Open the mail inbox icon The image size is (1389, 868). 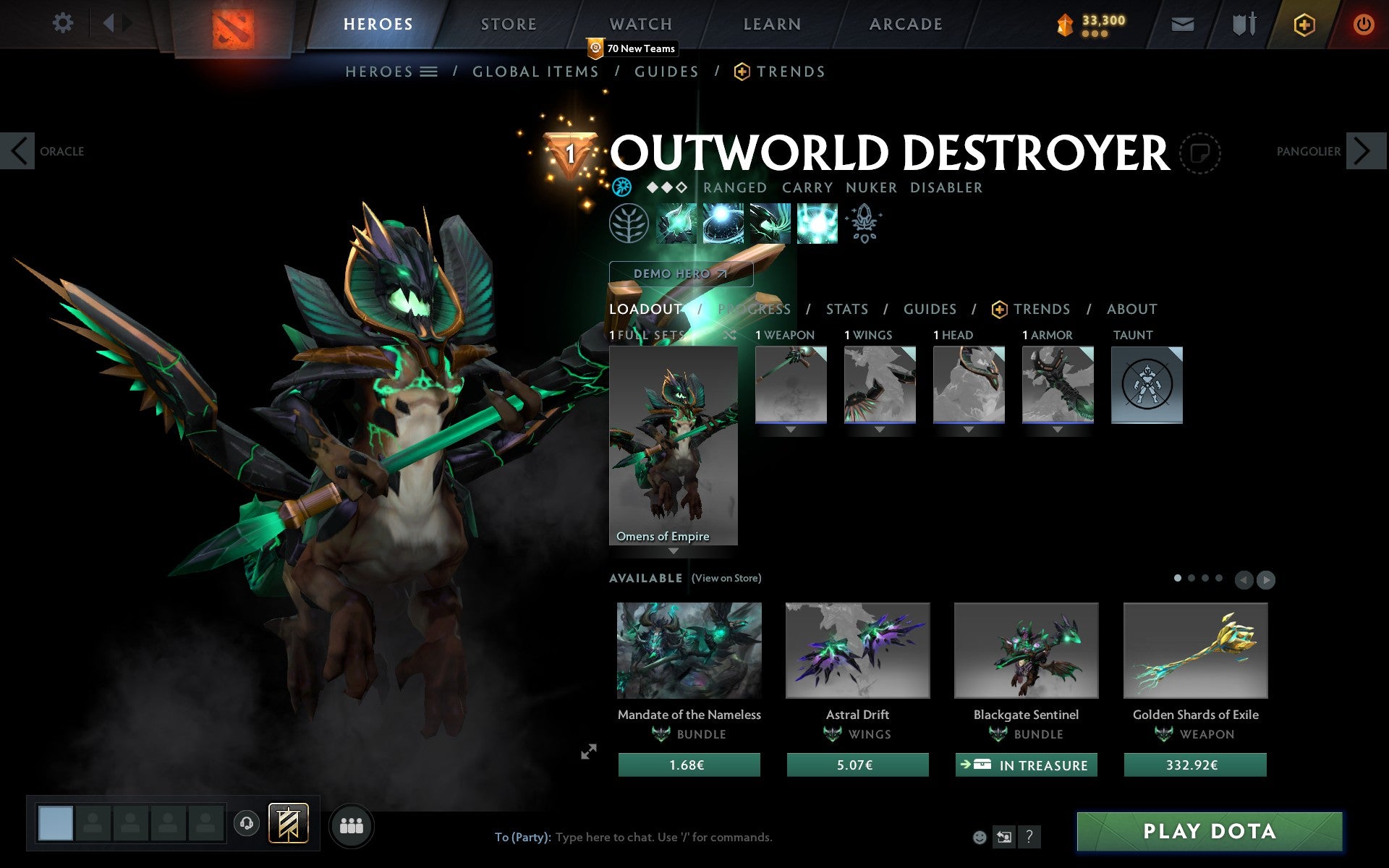click(1182, 23)
